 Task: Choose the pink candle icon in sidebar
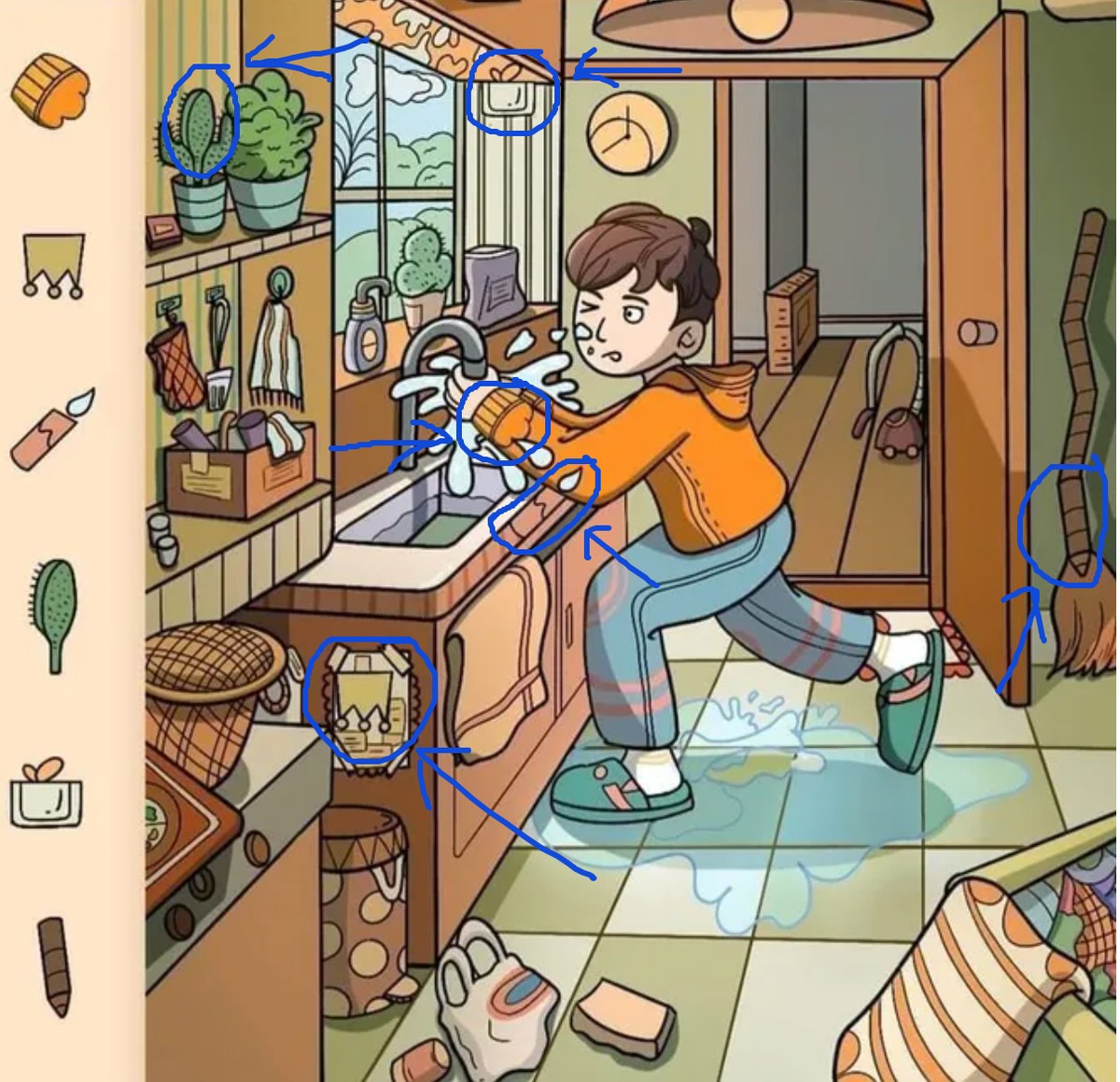click(x=53, y=430)
